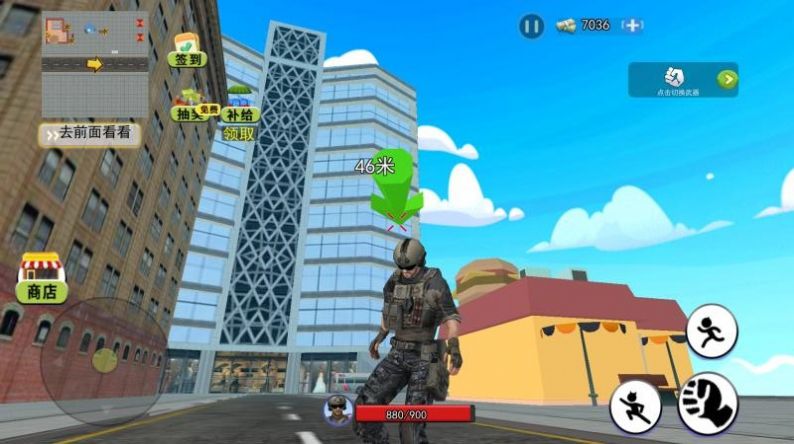This screenshot has height=444, width=794.
Task: Tap the green arrow on weapon switcher
Action: click(x=727, y=80)
